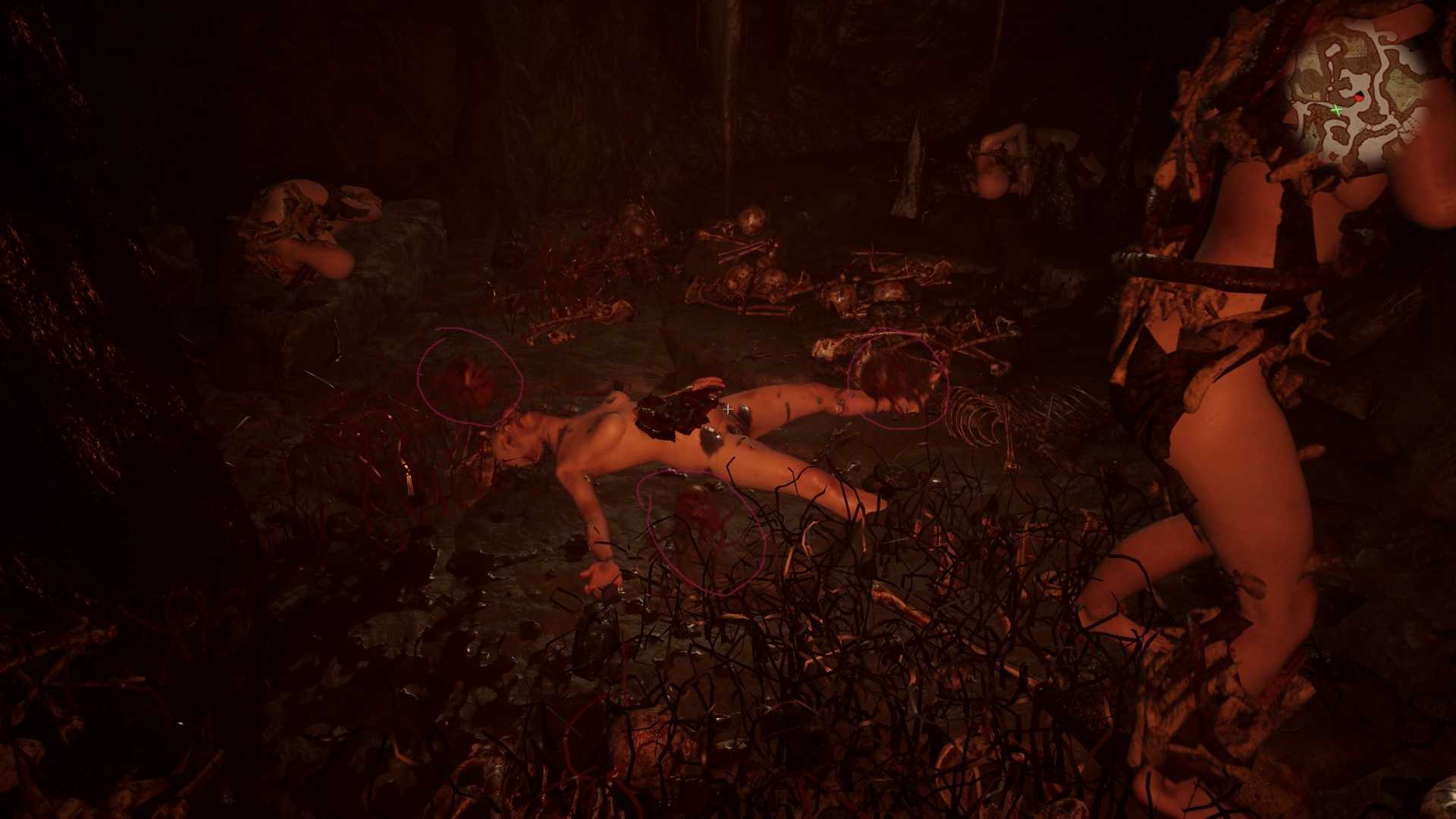Select the red marker on the minimap
Screen dimensions: 1456x819
pos(1359,98)
